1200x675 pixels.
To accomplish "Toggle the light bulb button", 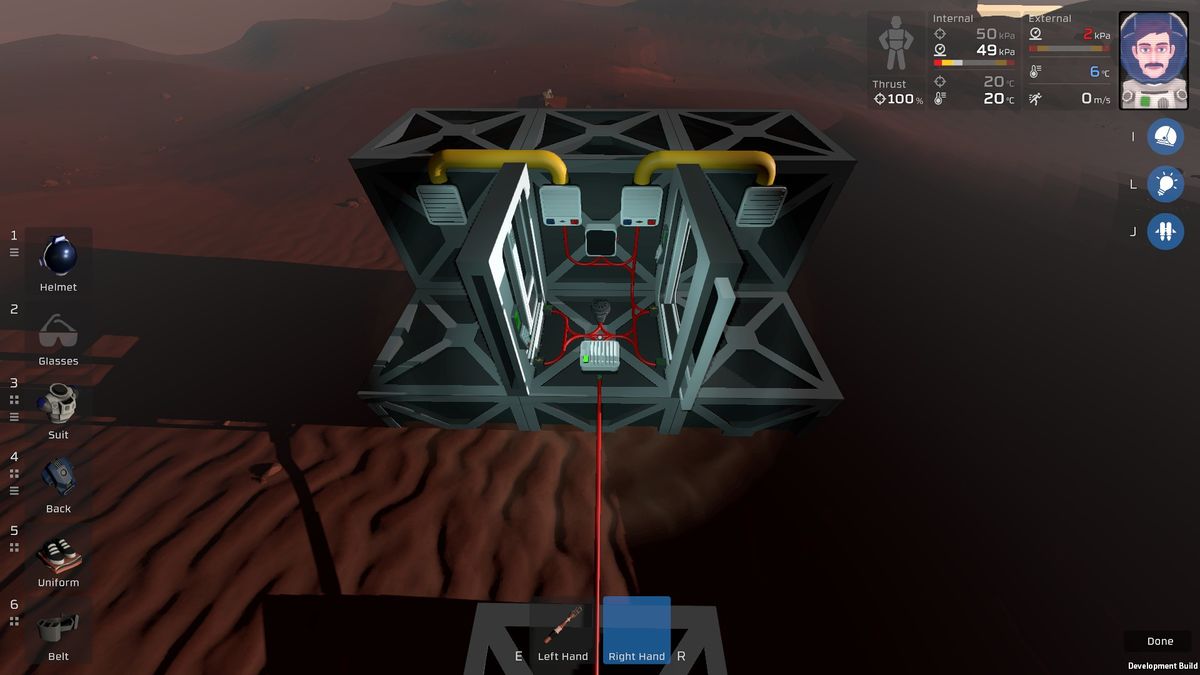I will tap(1165, 184).
